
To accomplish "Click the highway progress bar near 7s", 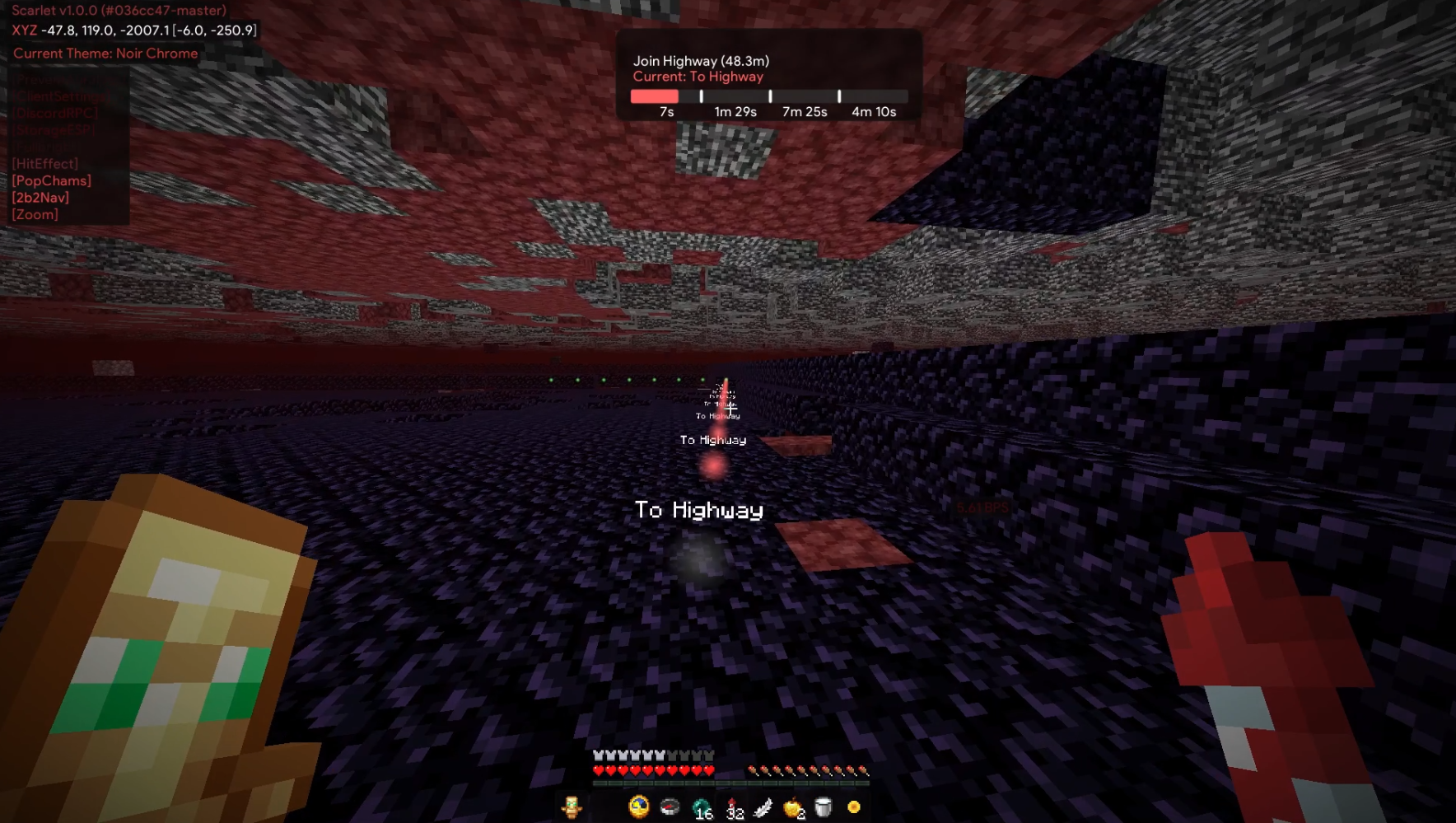I will click(659, 96).
